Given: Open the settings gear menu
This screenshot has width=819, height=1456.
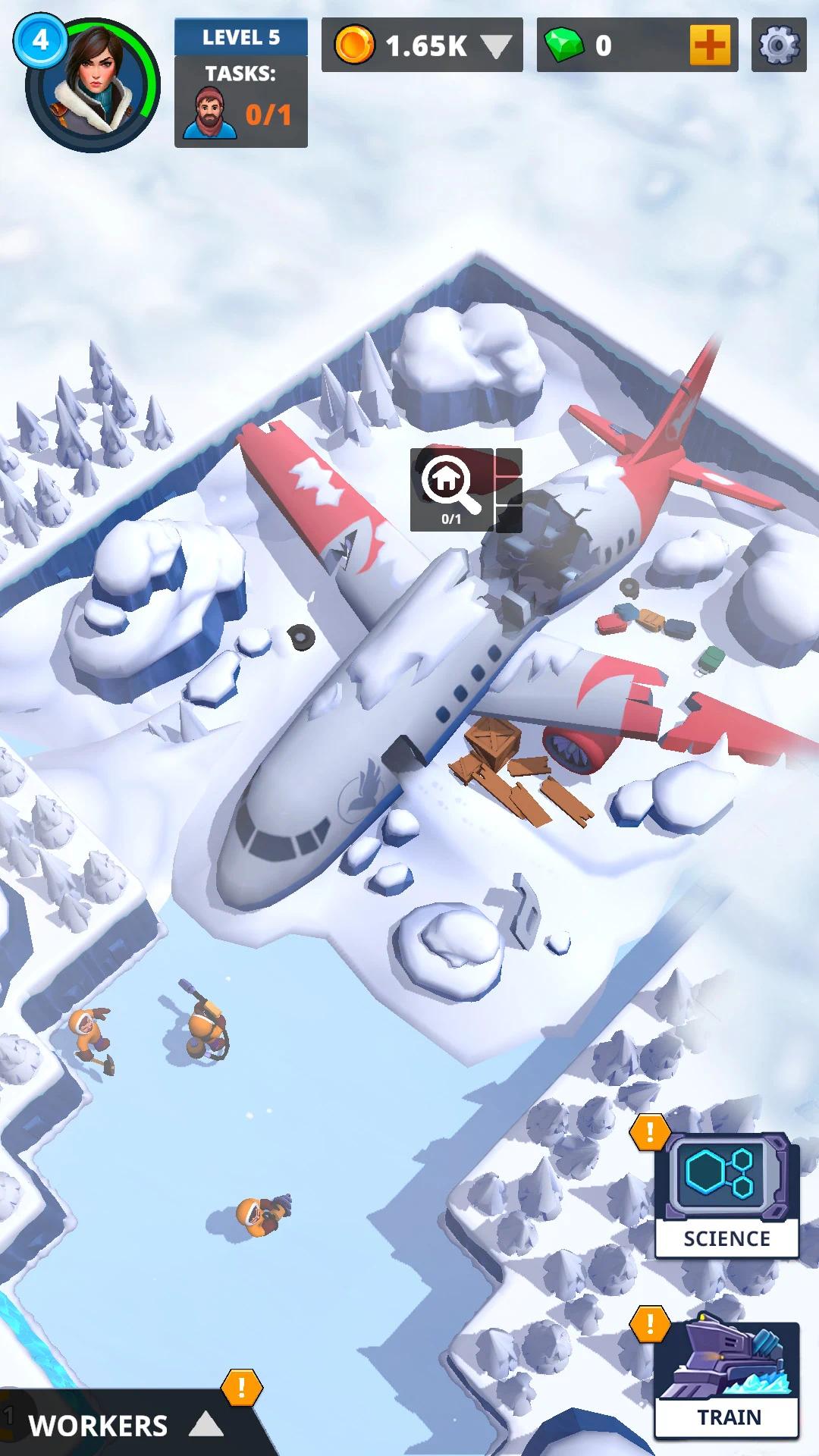Looking at the screenshot, I should 779,45.
